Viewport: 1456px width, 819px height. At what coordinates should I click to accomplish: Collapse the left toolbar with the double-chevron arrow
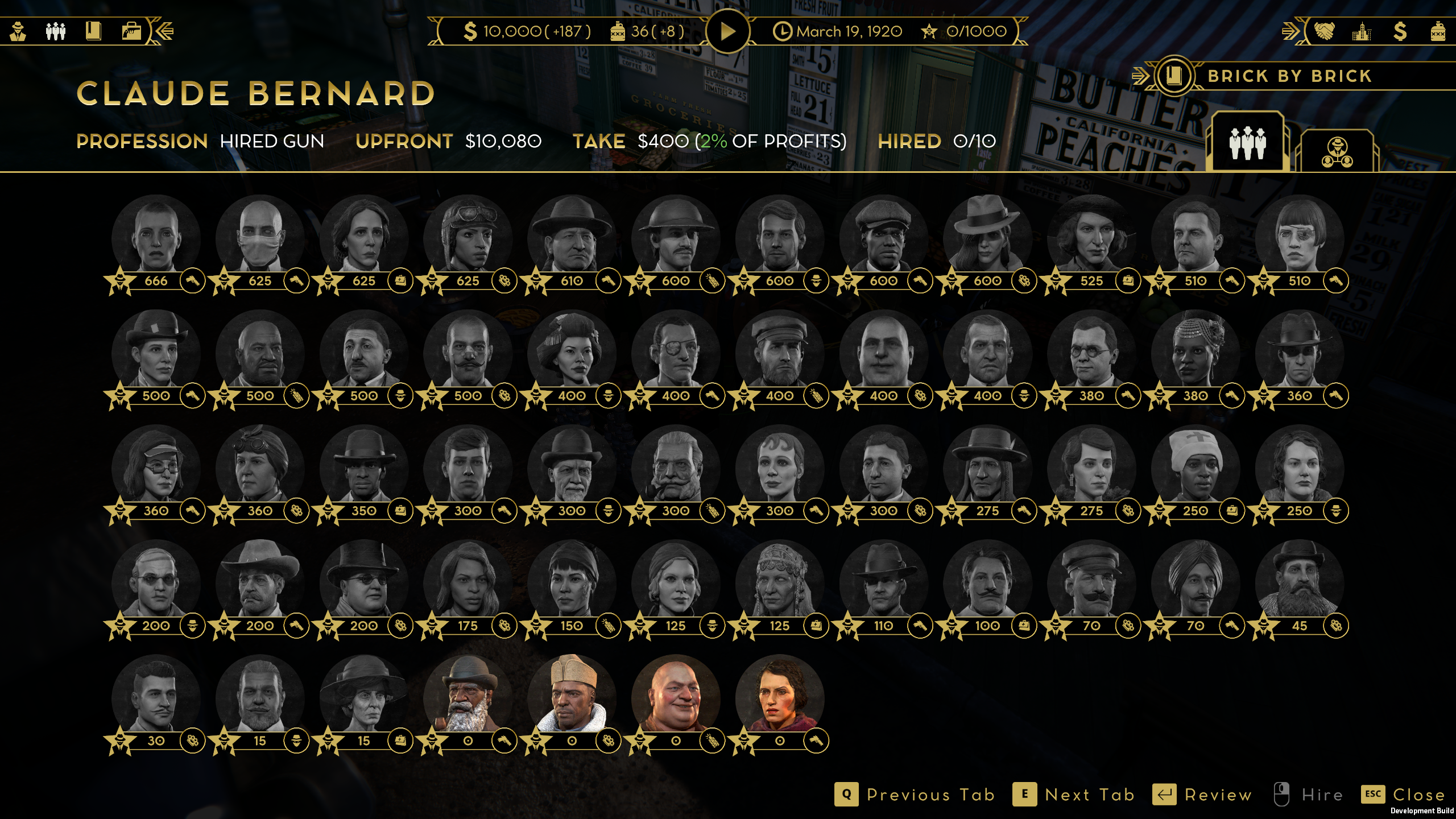tap(164, 31)
